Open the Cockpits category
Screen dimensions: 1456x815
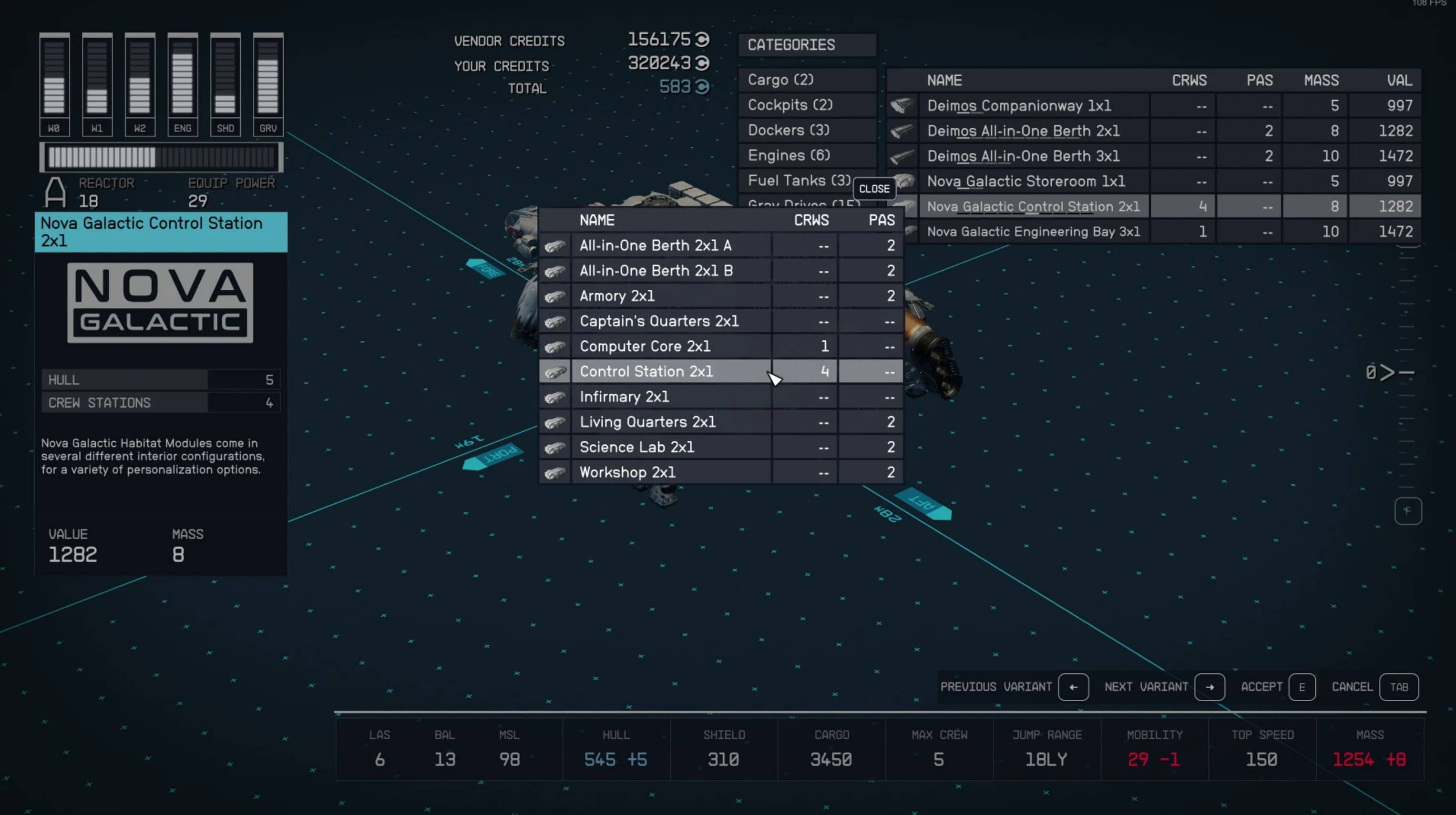[790, 105]
